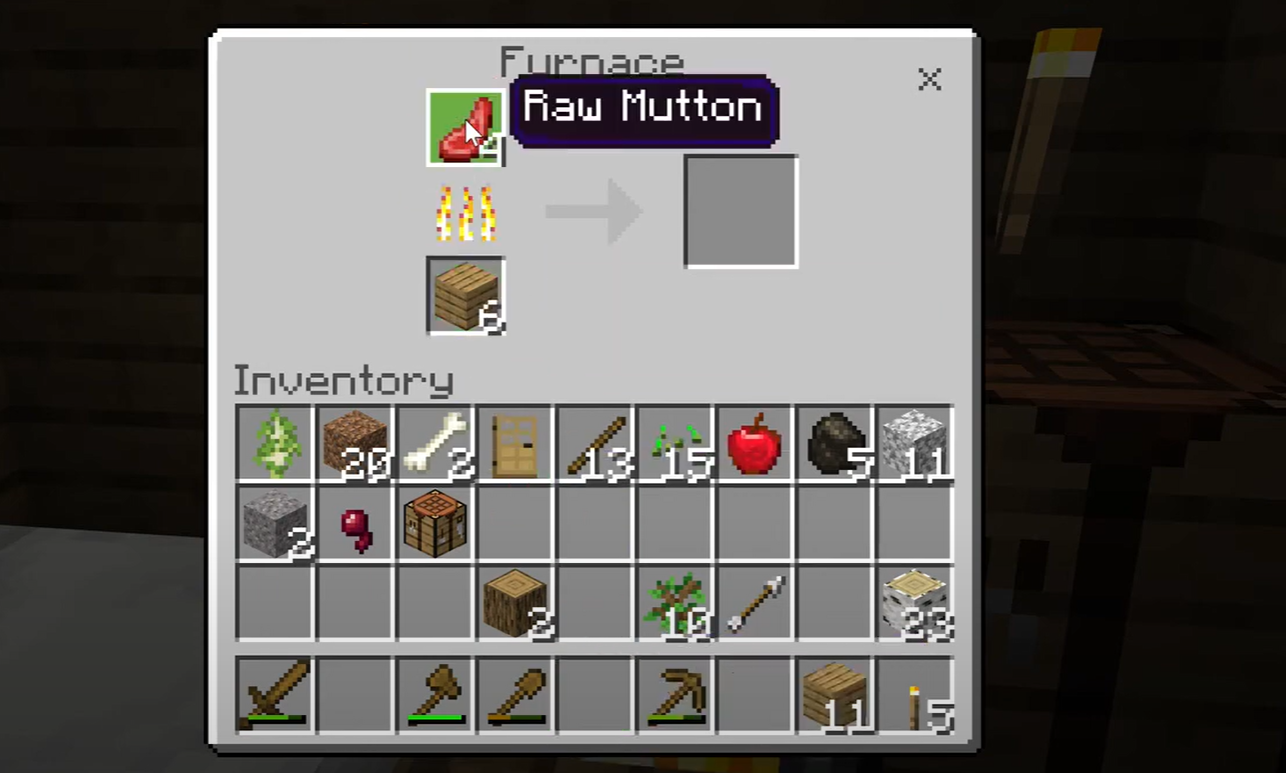Pick up the crafting table item
This screenshot has height=773, width=1286.
tap(435, 523)
